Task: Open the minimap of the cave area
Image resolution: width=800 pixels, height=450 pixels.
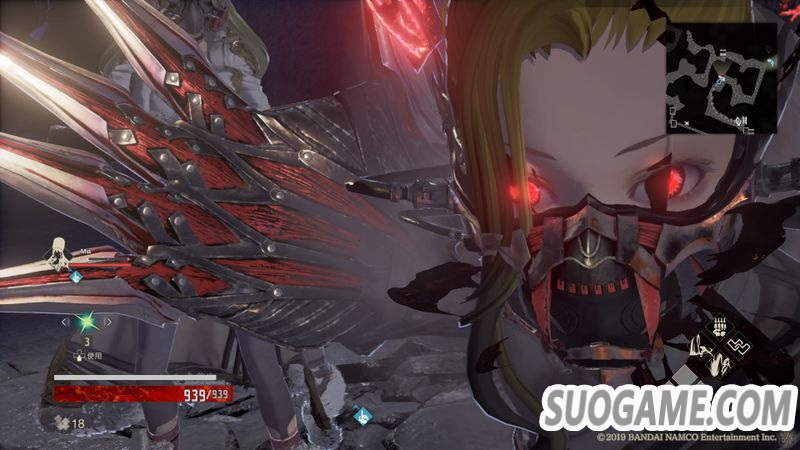Action: point(722,78)
